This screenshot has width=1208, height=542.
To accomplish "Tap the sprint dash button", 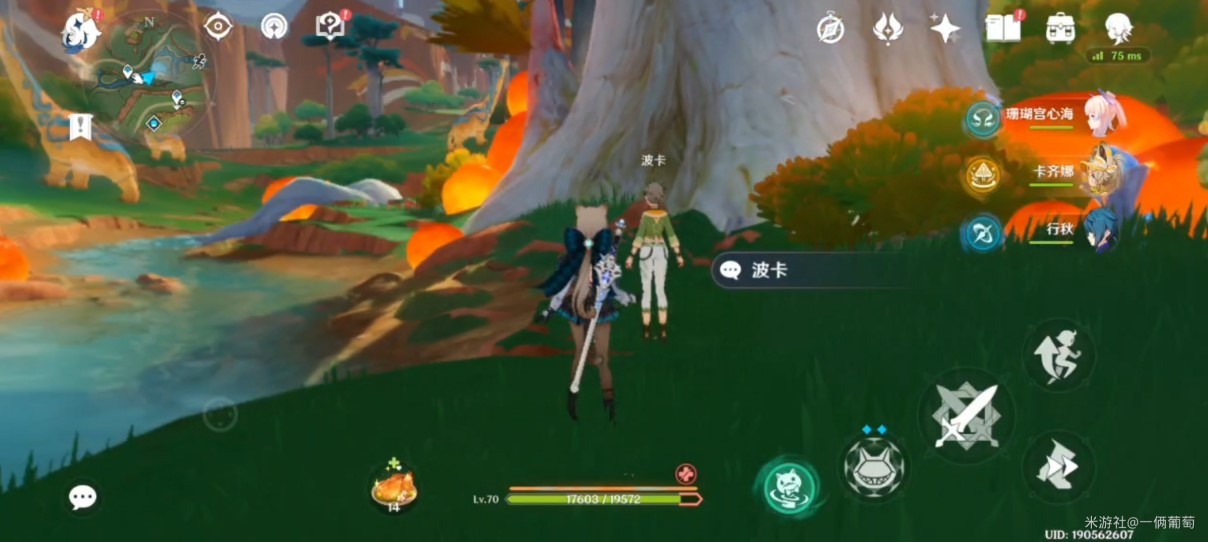I will coord(1058,465).
